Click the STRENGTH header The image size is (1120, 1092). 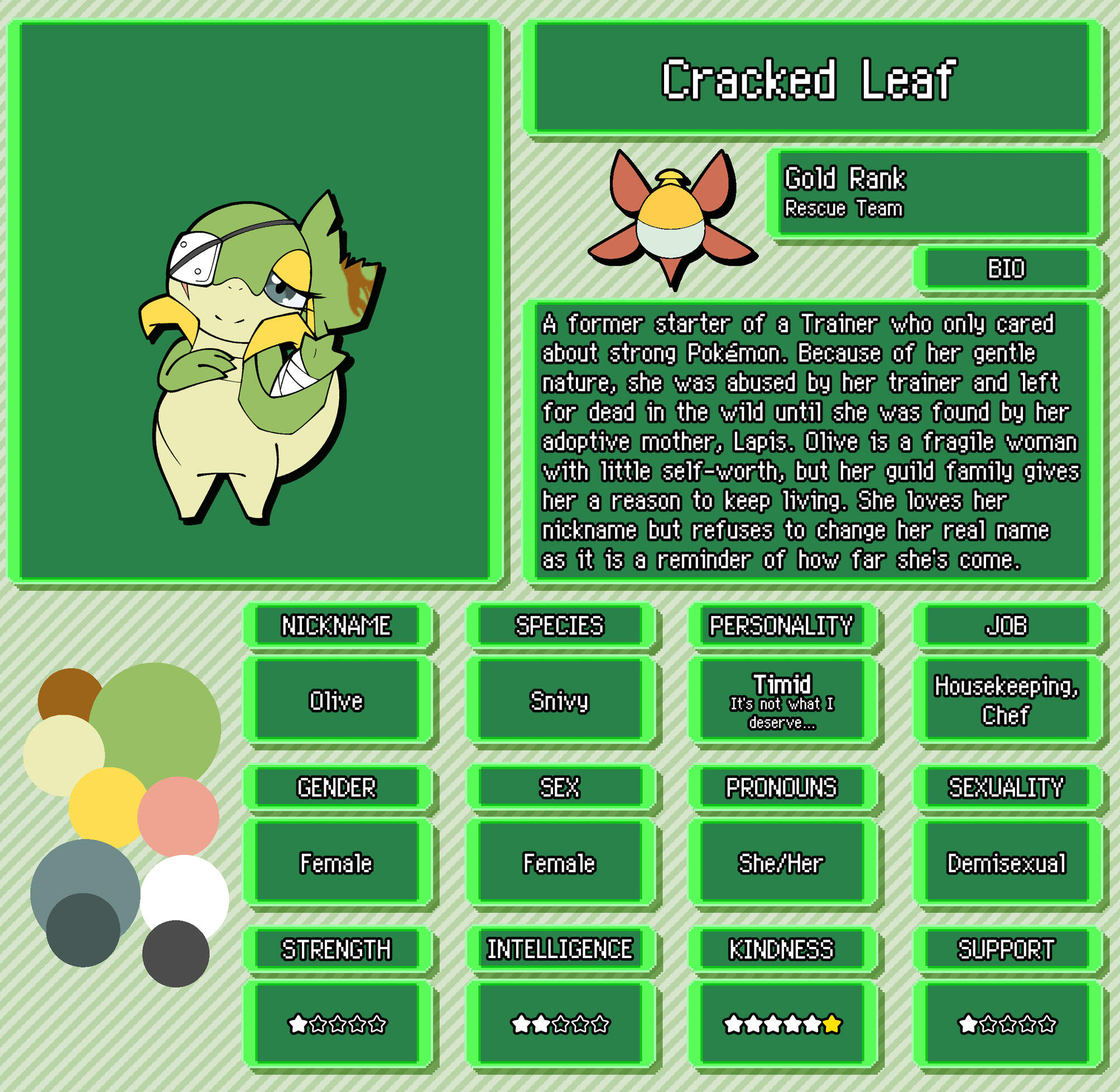[x=337, y=950]
